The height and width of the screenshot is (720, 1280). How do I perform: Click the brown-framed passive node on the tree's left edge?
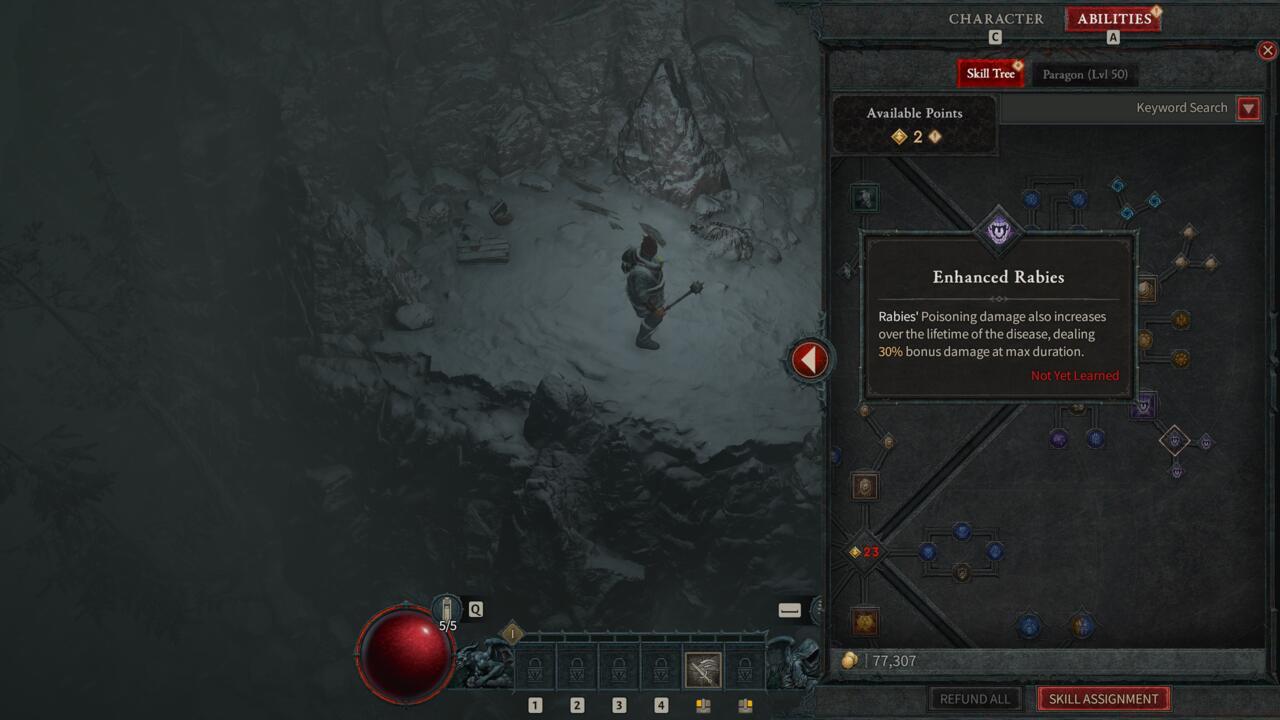click(x=864, y=487)
